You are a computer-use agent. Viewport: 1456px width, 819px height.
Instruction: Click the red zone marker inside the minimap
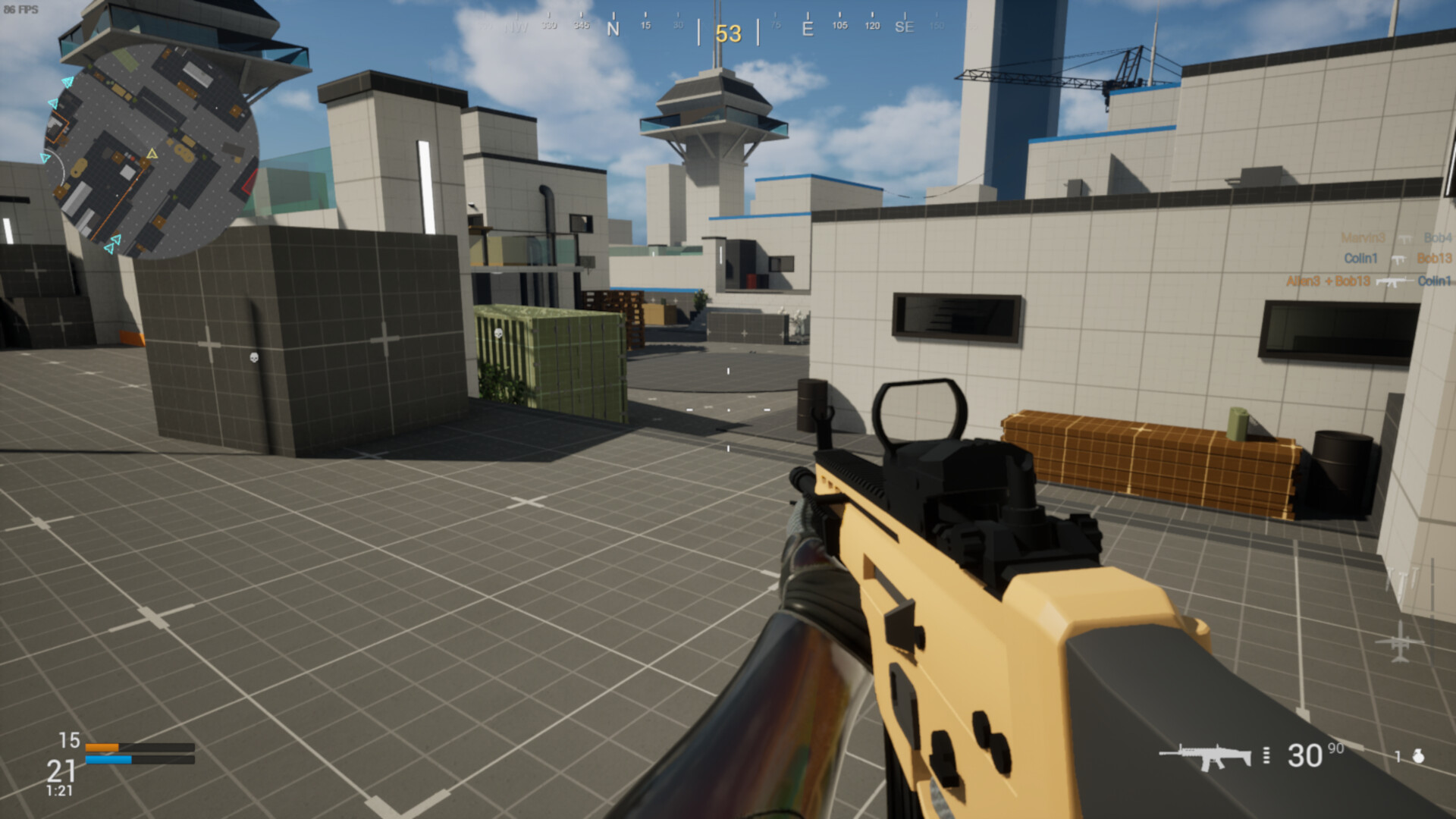[249, 180]
